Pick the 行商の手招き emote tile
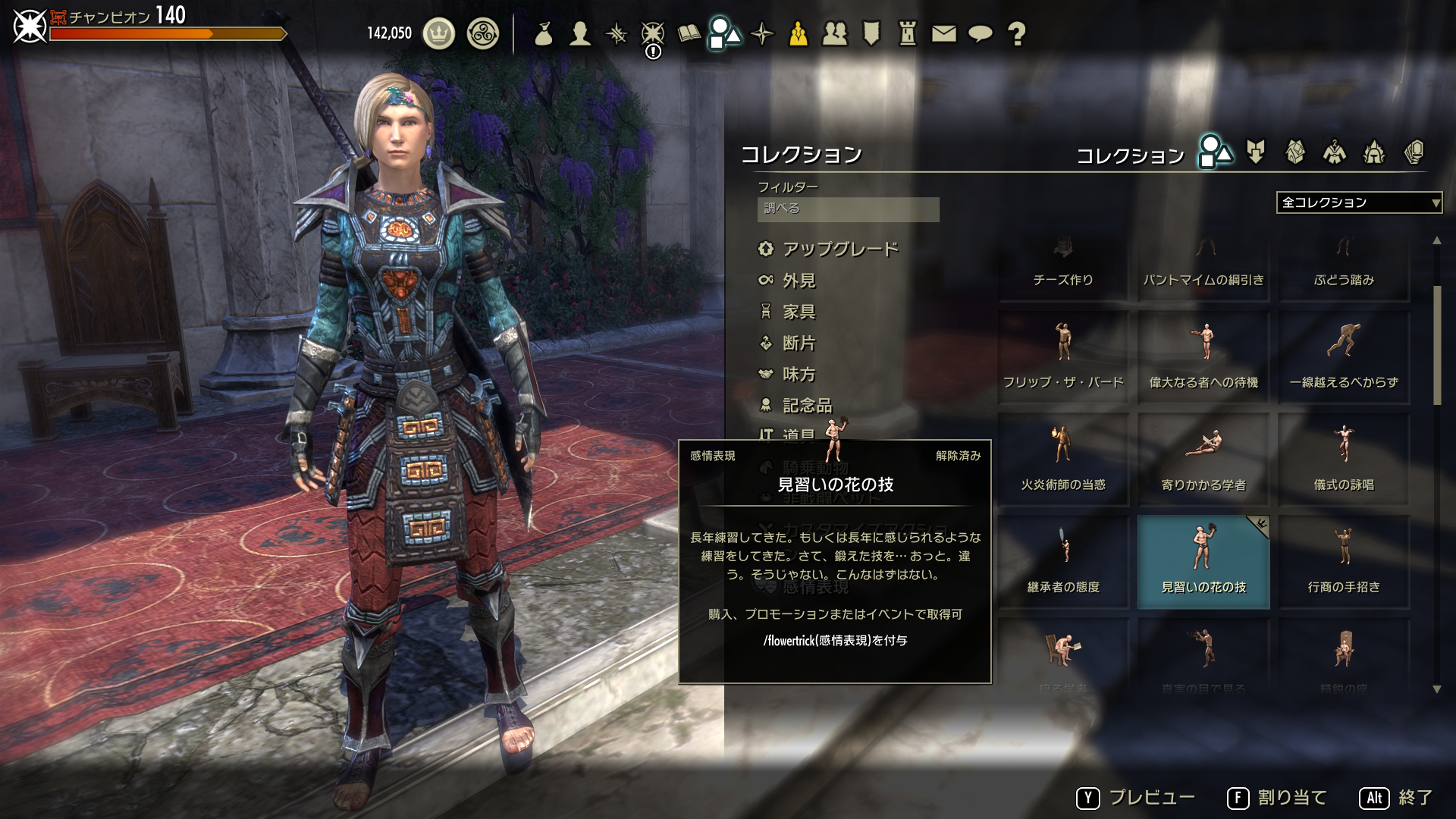This screenshot has width=1456, height=819. pyautogui.click(x=1344, y=562)
